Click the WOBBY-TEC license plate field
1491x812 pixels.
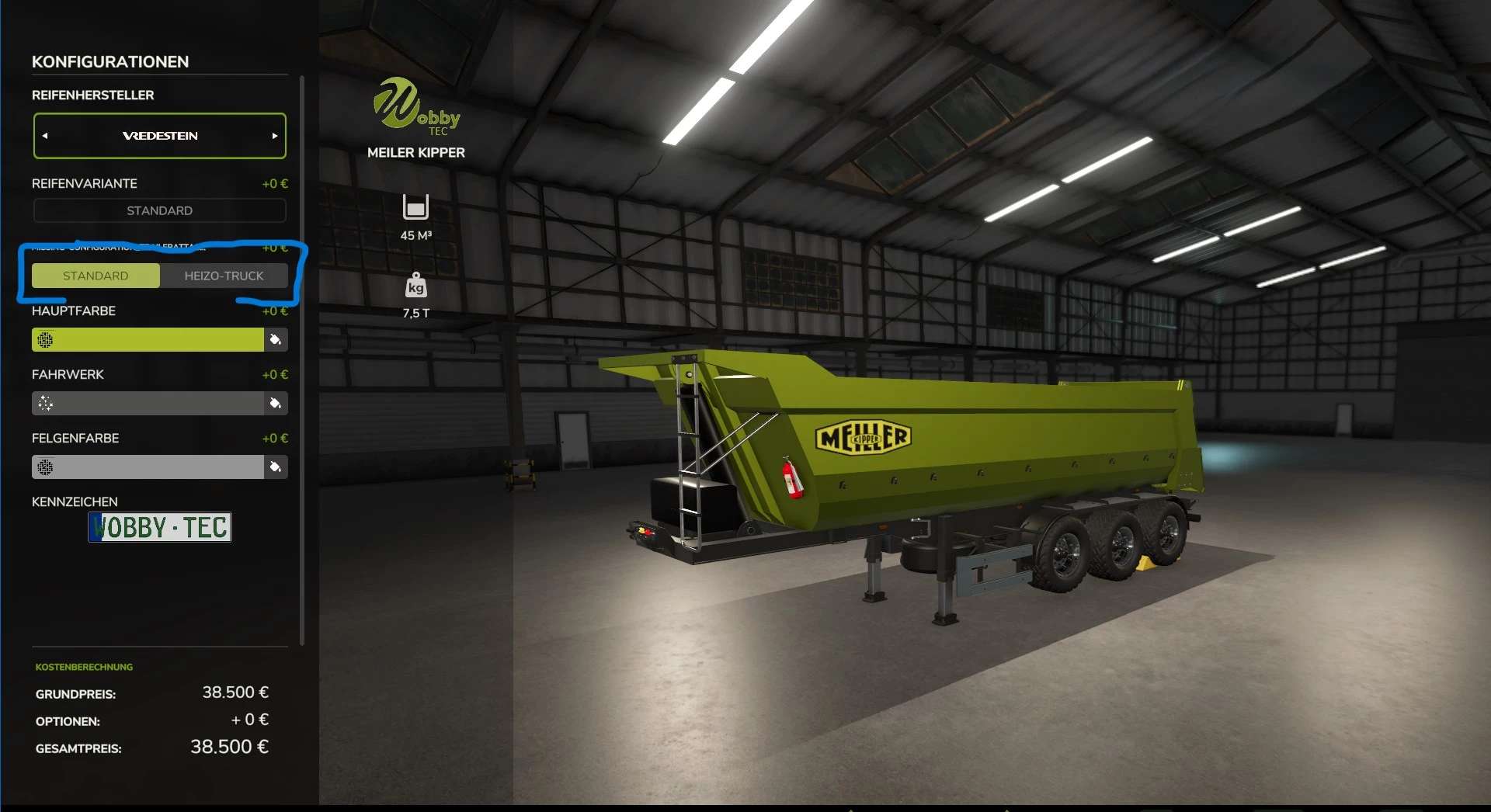coord(159,527)
